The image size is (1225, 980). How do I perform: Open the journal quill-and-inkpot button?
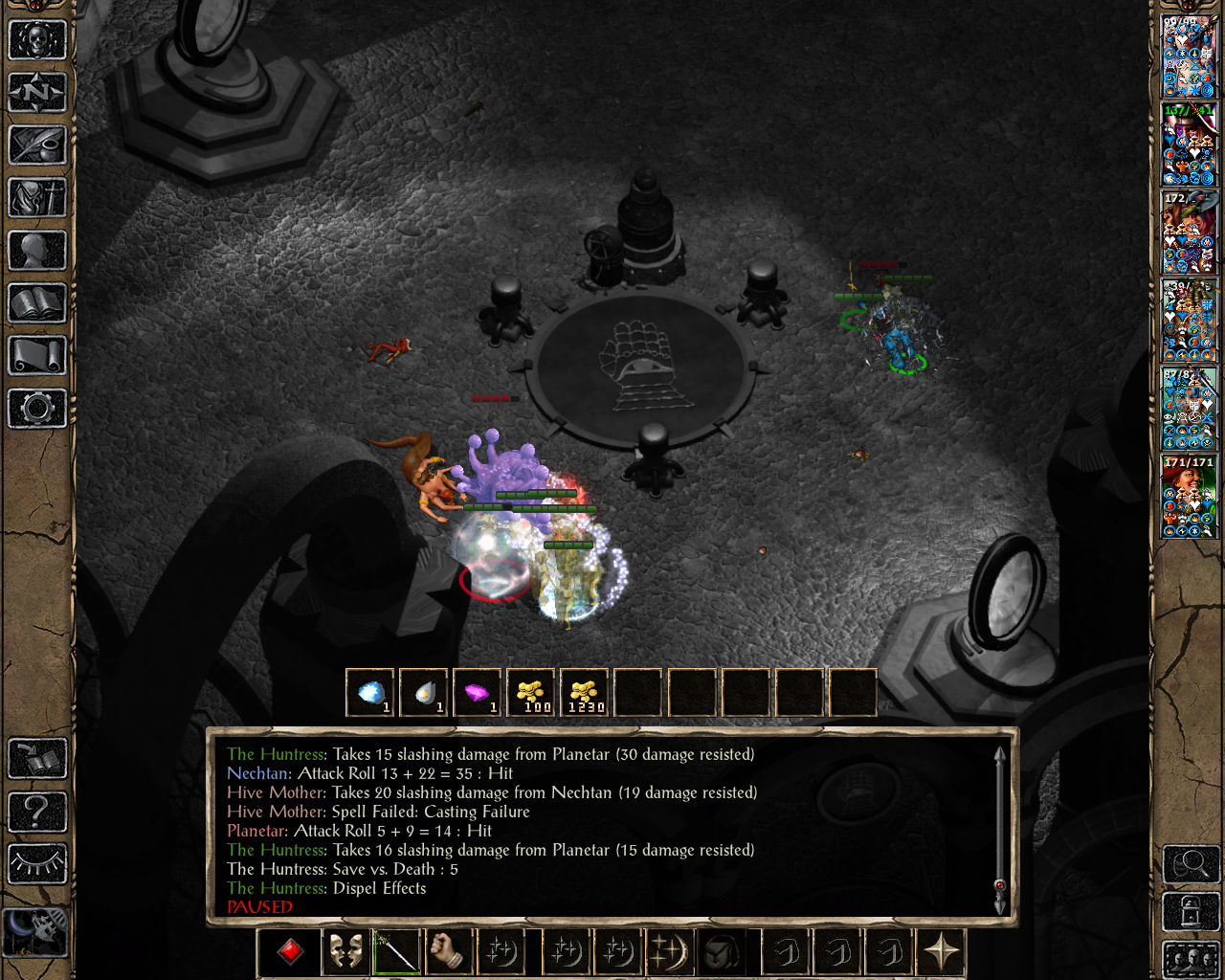click(x=37, y=145)
